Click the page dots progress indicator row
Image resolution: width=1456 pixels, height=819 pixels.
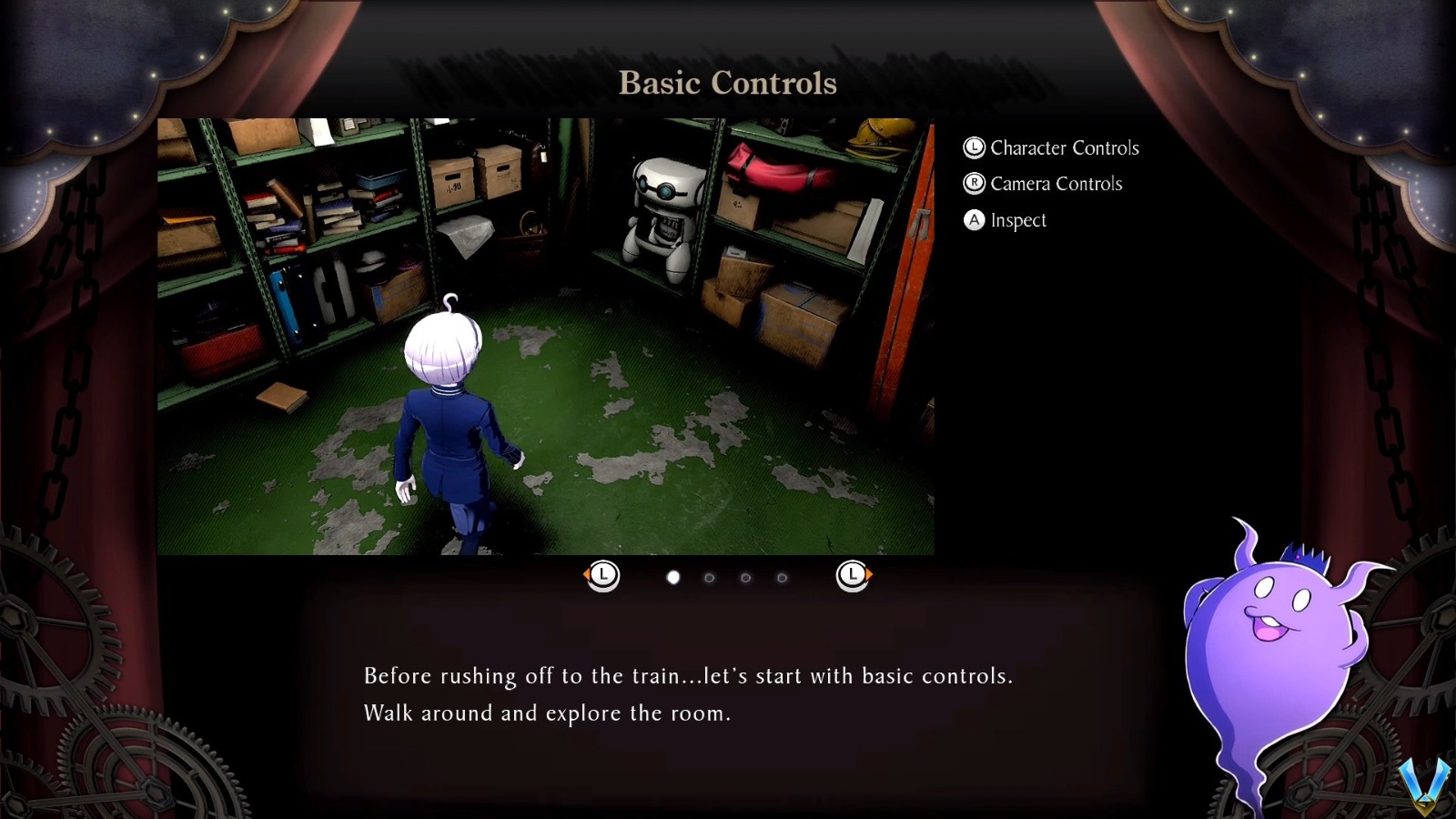pyautogui.click(x=727, y=578)
